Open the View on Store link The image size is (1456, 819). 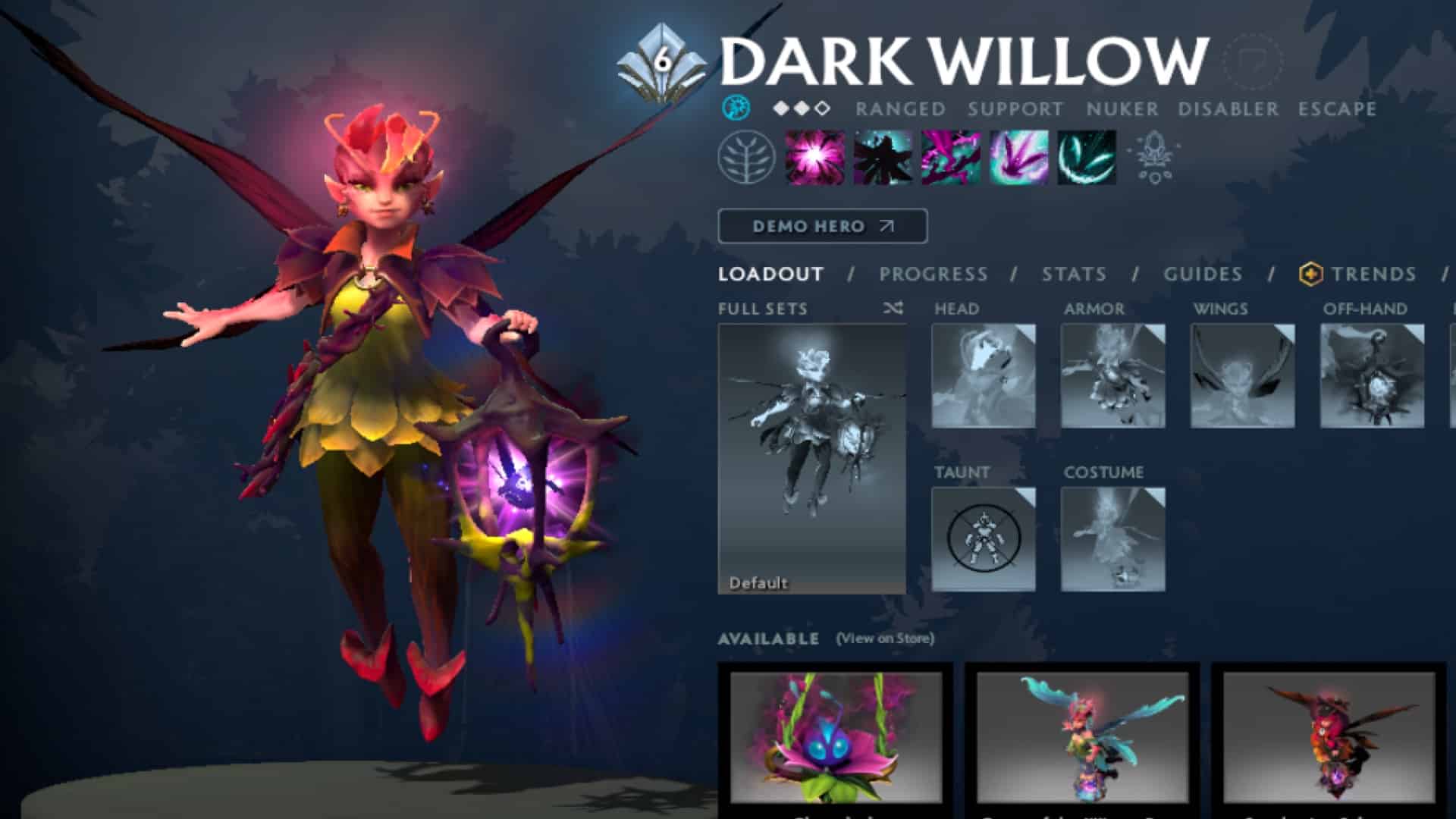click(x=885, y=639)
